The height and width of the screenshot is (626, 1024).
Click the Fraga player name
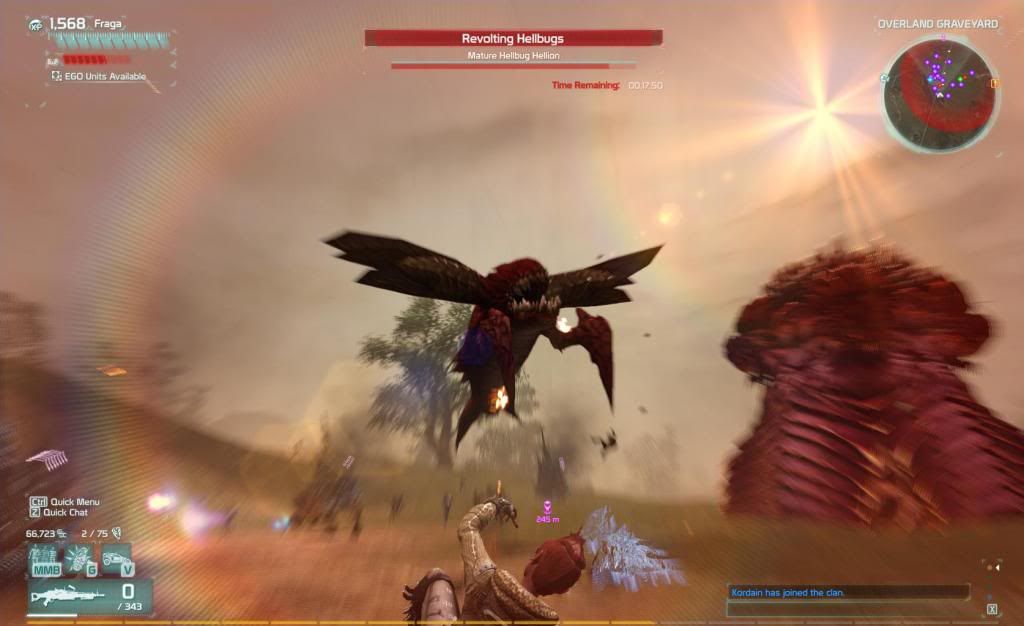coord(108,23)
